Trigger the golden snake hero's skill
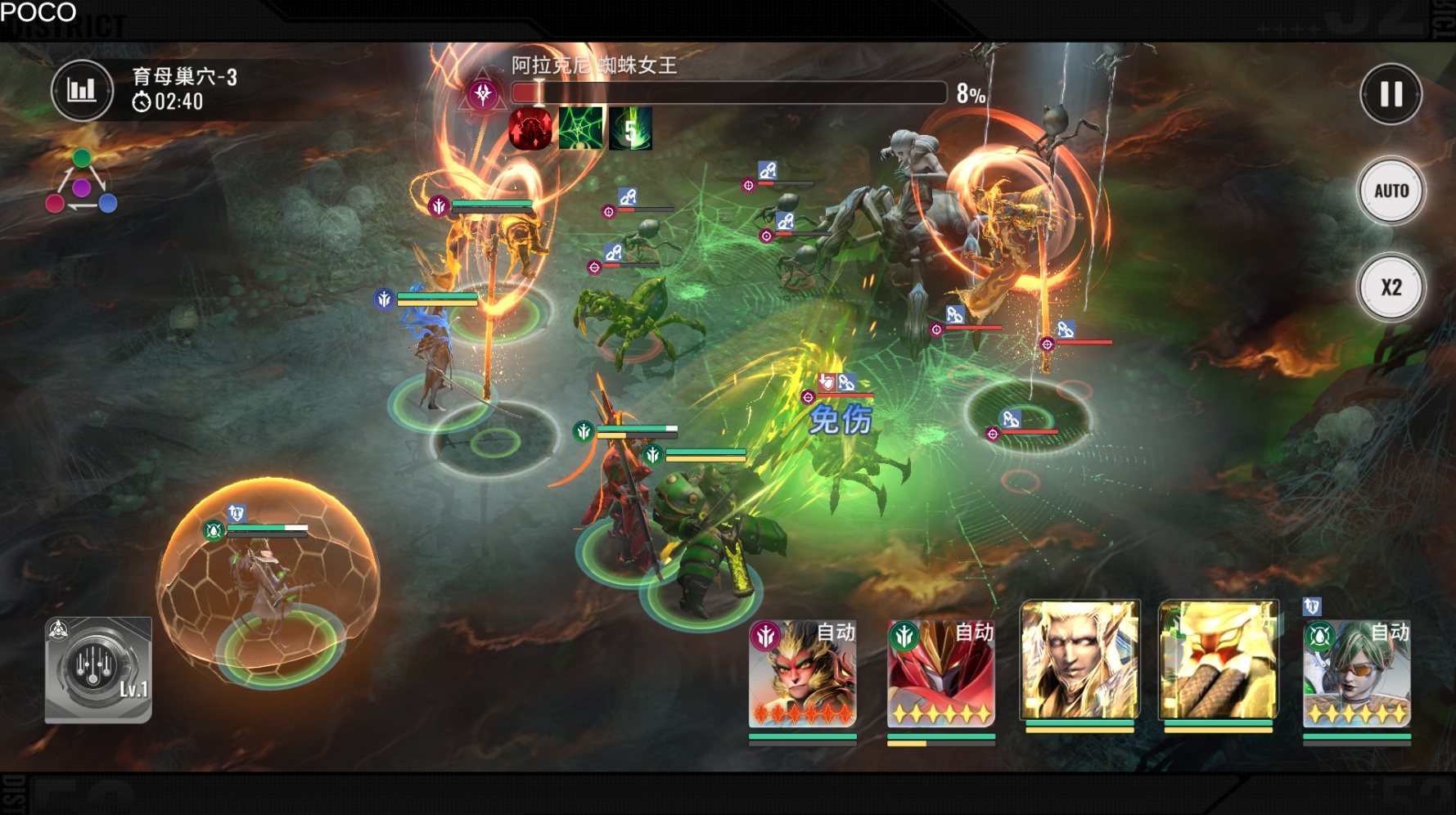 tap(1218, 660)
